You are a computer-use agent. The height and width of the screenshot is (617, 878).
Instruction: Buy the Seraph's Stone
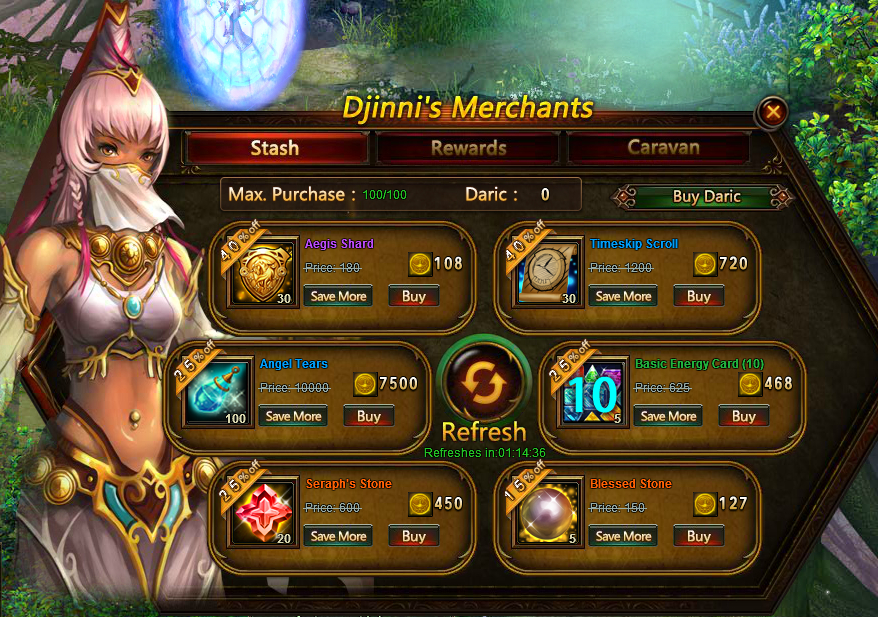pos(413,536)
